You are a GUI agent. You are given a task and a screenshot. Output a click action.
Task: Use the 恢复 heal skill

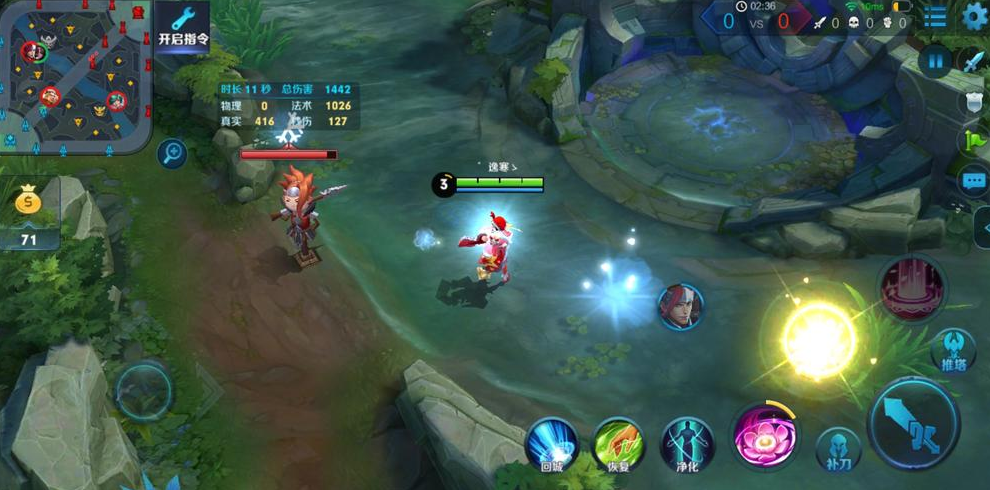[x=619, y=443]
